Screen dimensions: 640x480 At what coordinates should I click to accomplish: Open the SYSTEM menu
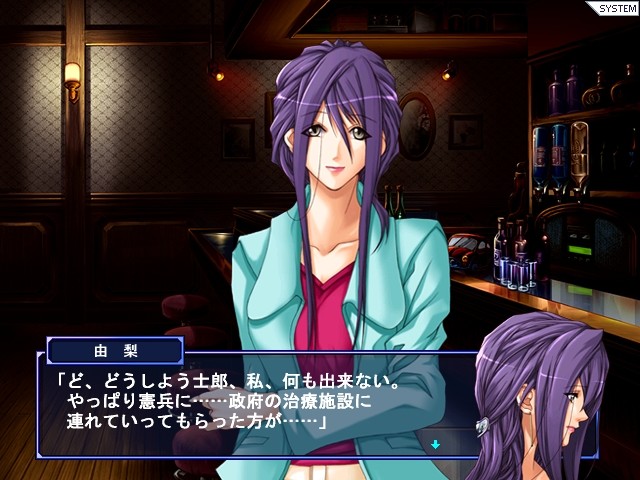(614, 8)
